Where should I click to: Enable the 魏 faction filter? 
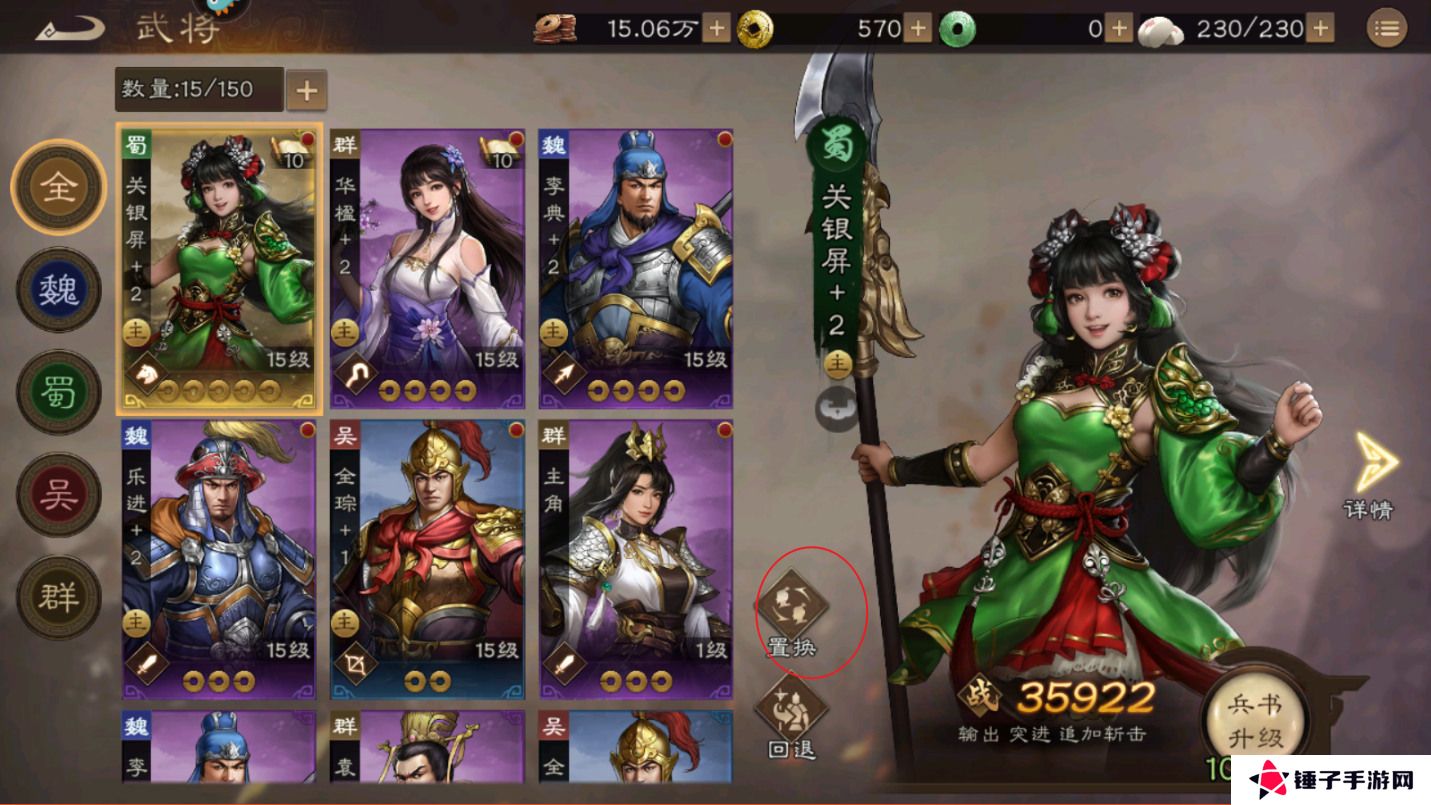pyautogui.click(x=57, y=290)
